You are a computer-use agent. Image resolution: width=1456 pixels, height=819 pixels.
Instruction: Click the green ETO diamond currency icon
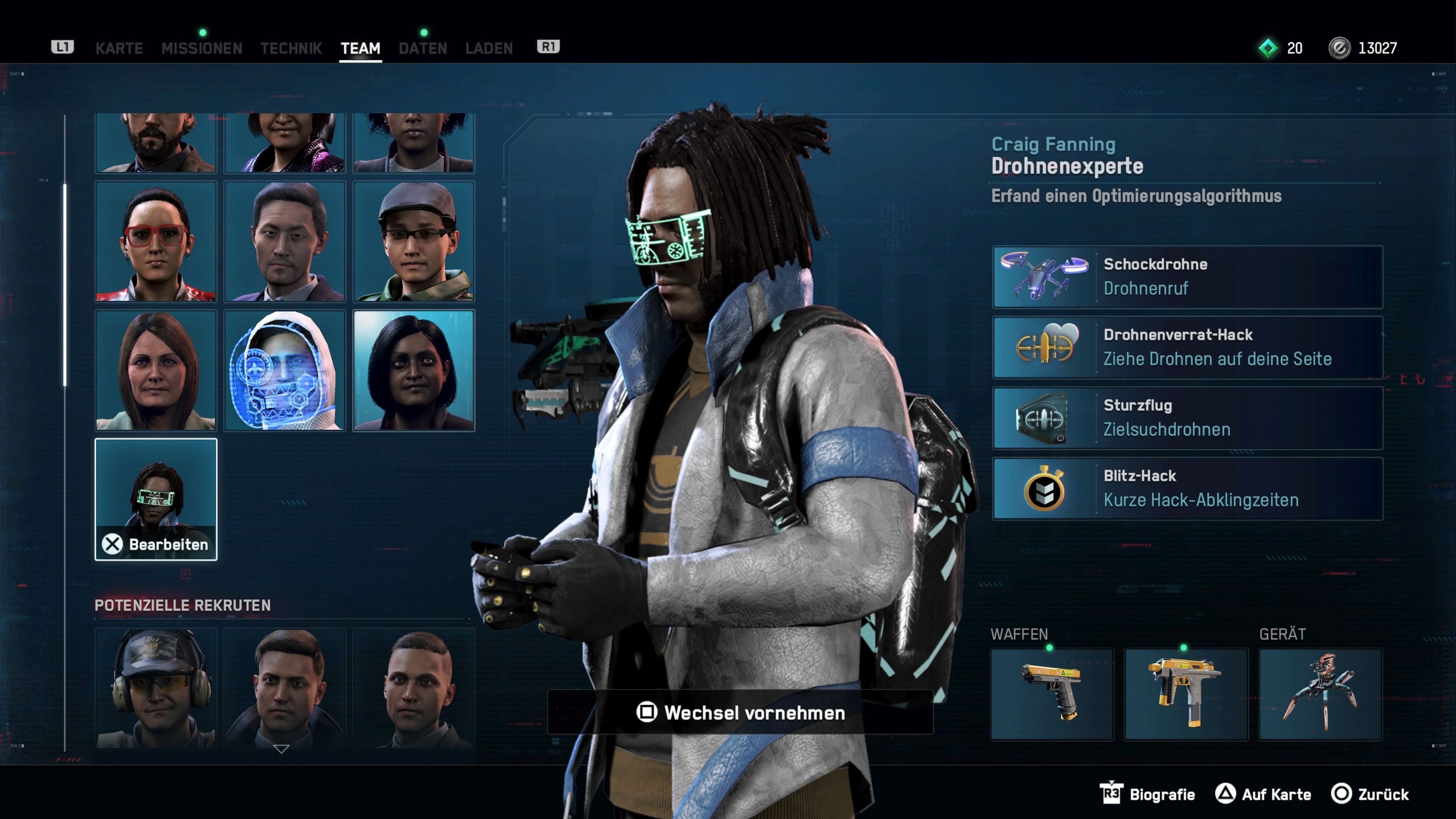[x=1268, y=47]
